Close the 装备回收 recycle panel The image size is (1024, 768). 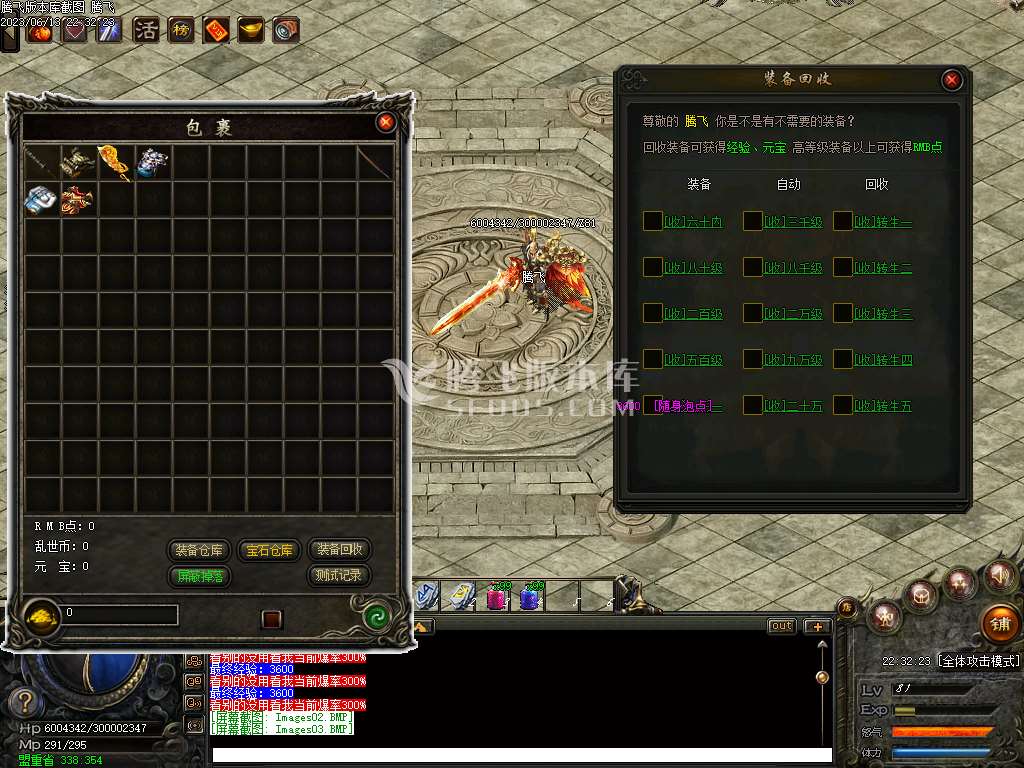pos(952,80)
